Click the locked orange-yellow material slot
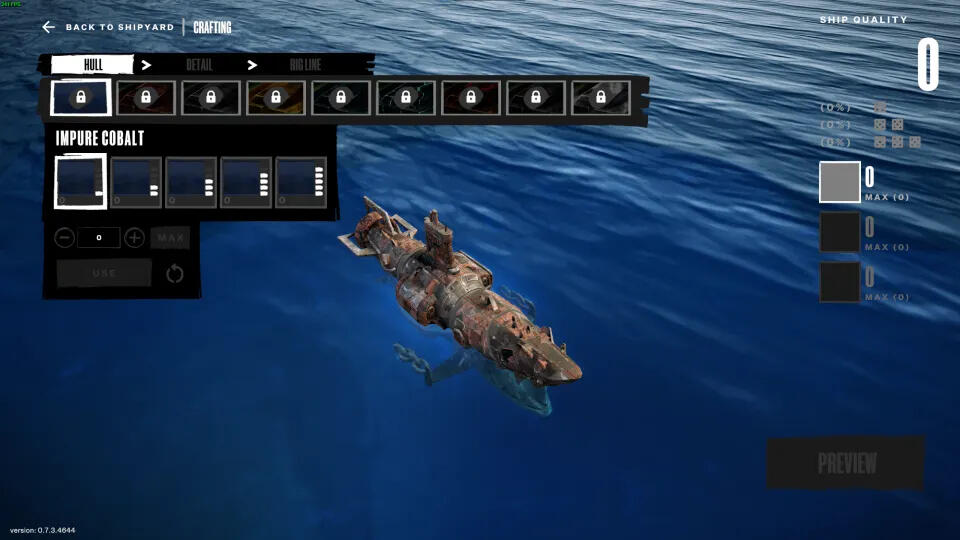The height and width of the screenshot is (540, 960). [x=276, y=97]
